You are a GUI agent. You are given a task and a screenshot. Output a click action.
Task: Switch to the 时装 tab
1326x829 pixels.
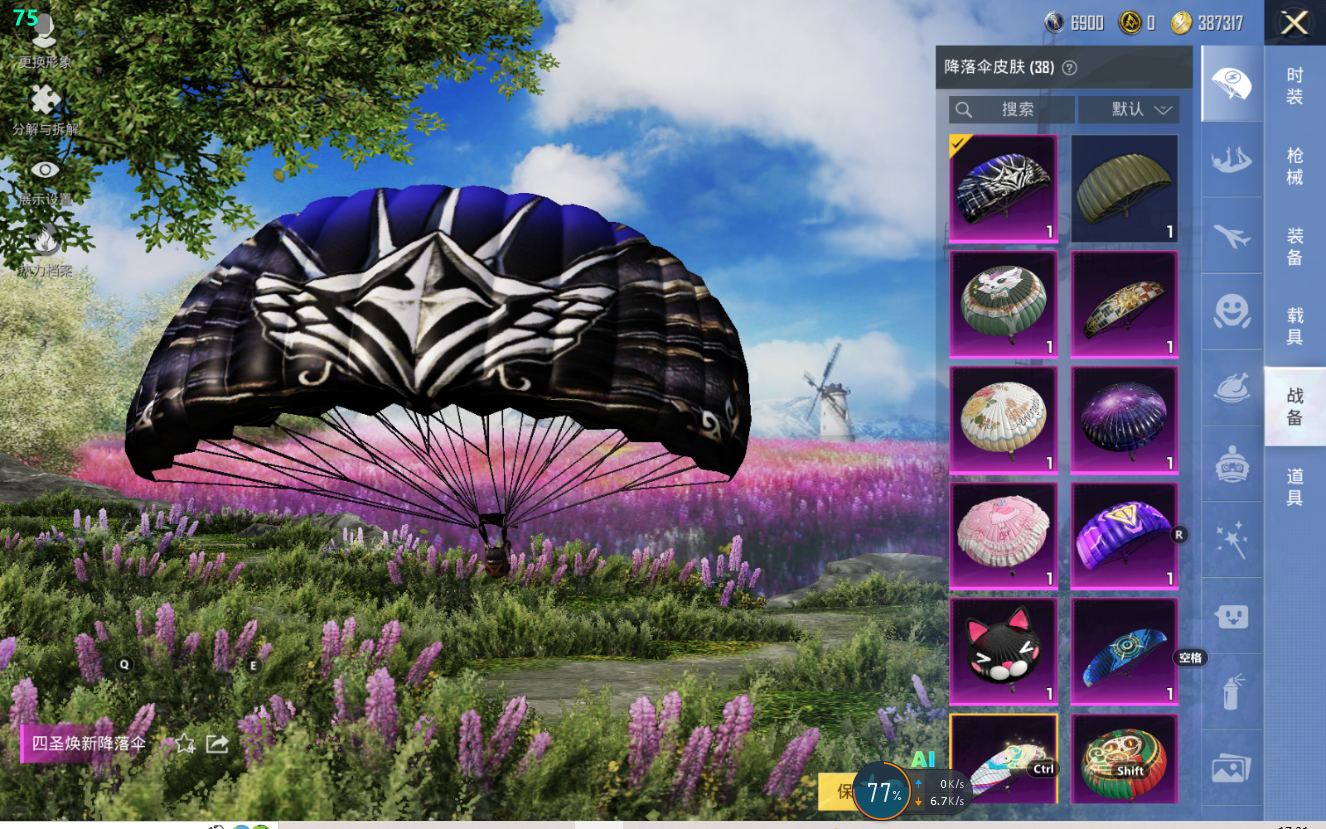[x=1294, y=86]
